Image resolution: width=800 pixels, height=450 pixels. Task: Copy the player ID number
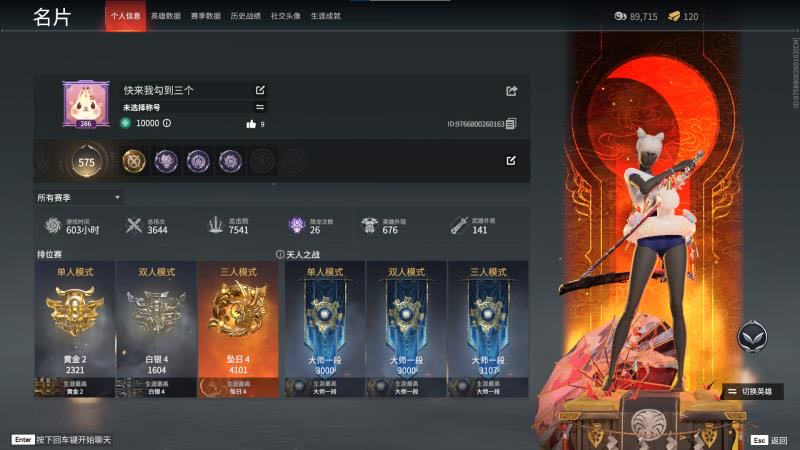[511, 124]
